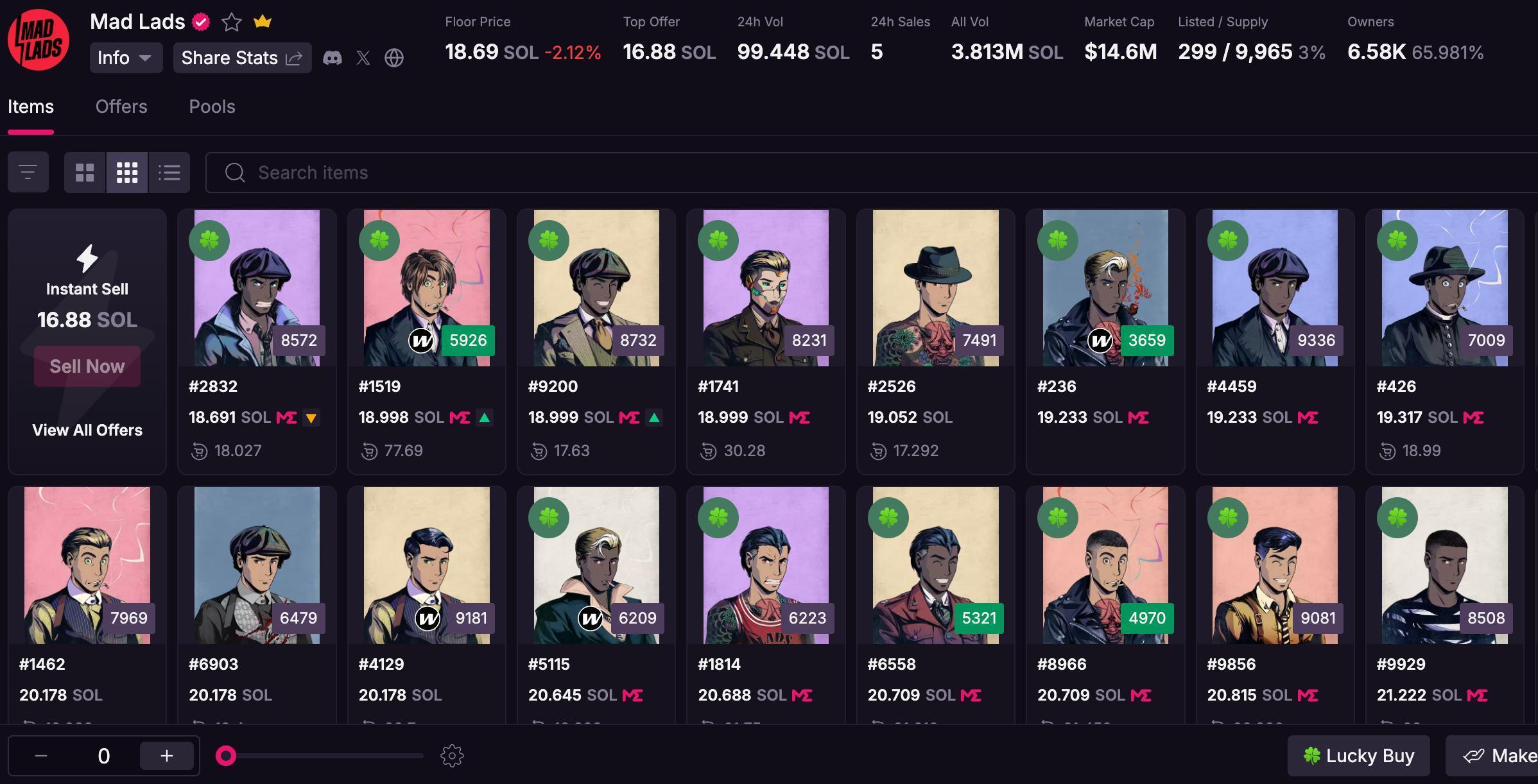The width and height of the screenshot is (1538, 784).
Task: Click the Sell Now button
Action: click(x=87, y=366)
